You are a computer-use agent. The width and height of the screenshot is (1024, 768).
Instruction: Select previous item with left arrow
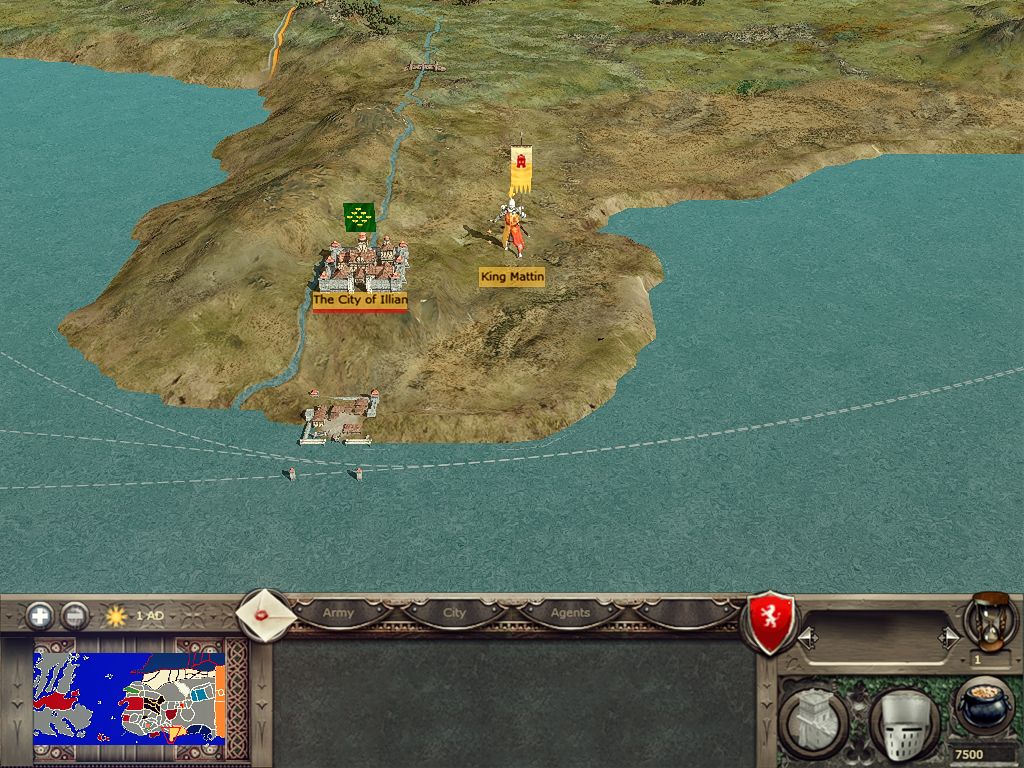pos(808,637)
